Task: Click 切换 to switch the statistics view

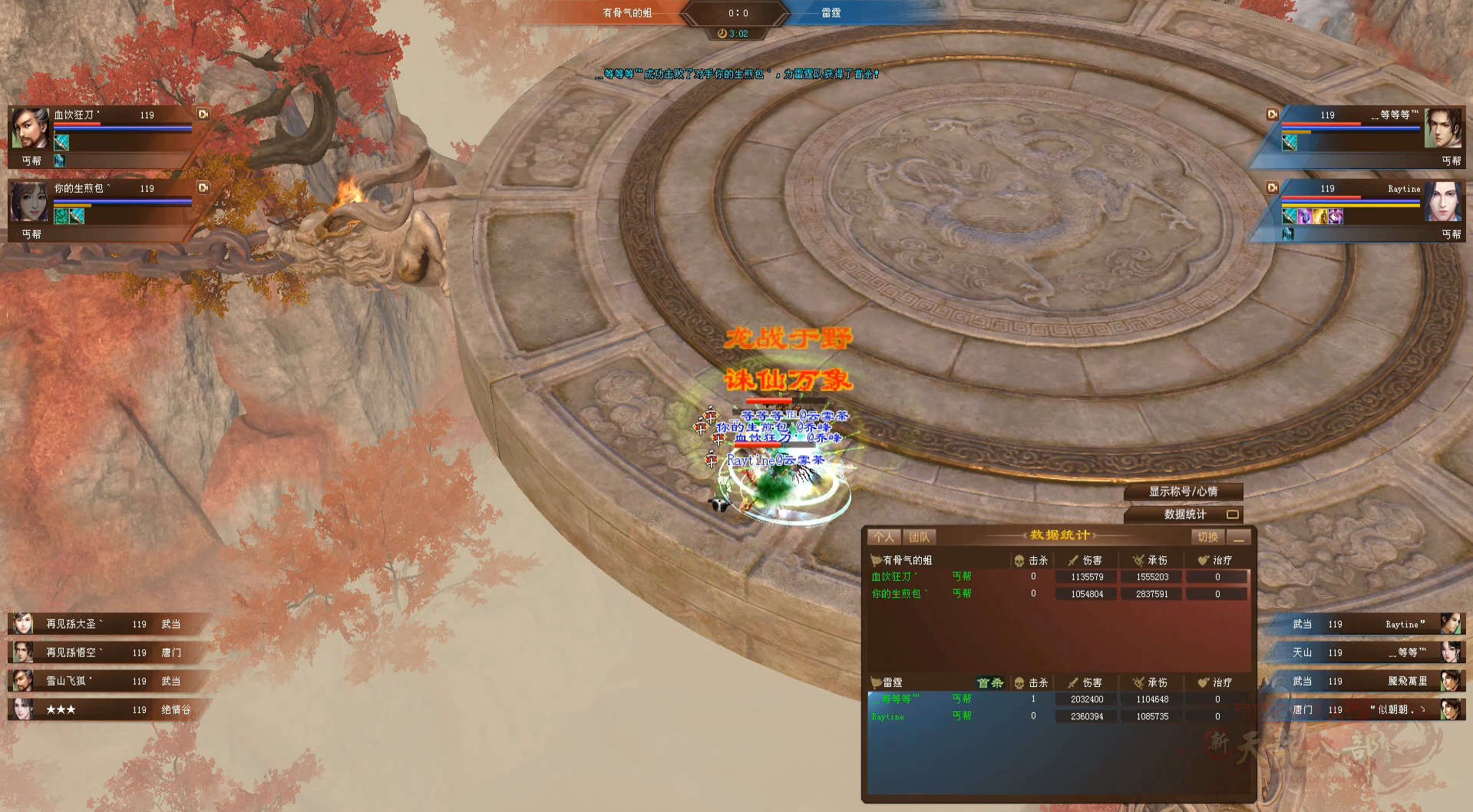Action: pos(1207,537)
